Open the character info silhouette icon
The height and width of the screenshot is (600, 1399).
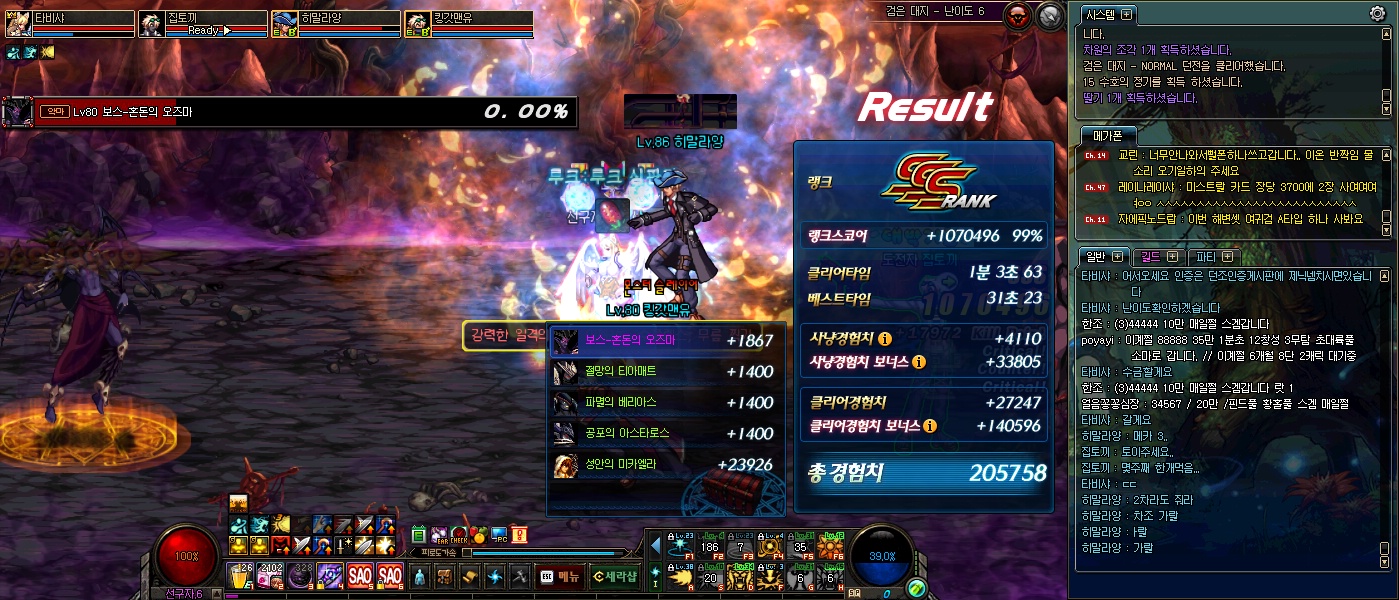coord(418,576)
